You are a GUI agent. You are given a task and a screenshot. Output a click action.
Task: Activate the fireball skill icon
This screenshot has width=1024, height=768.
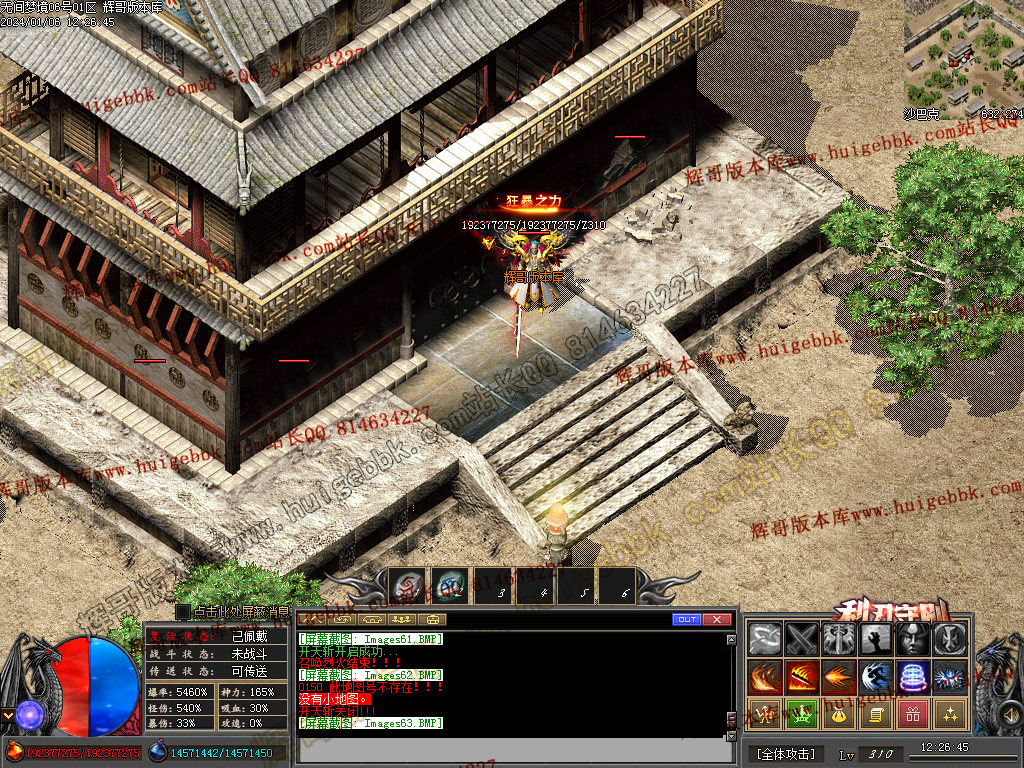point(839,677)
